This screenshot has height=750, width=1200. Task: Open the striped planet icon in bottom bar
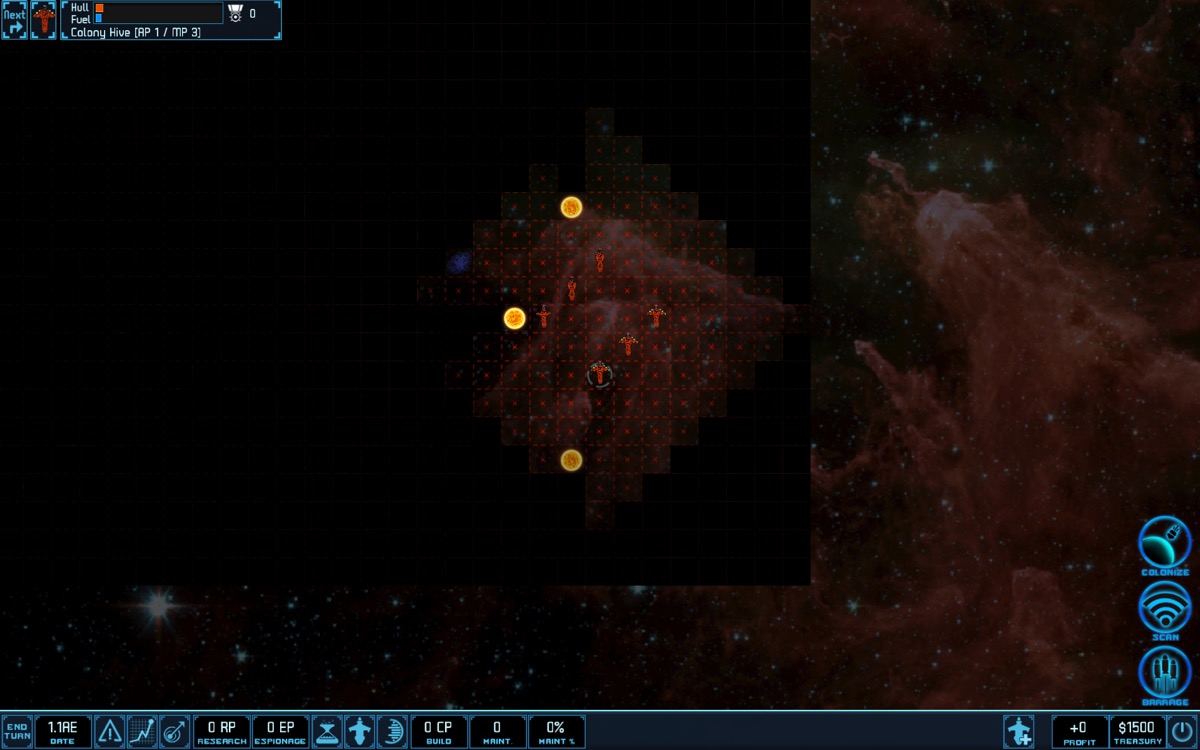(391, 732)
